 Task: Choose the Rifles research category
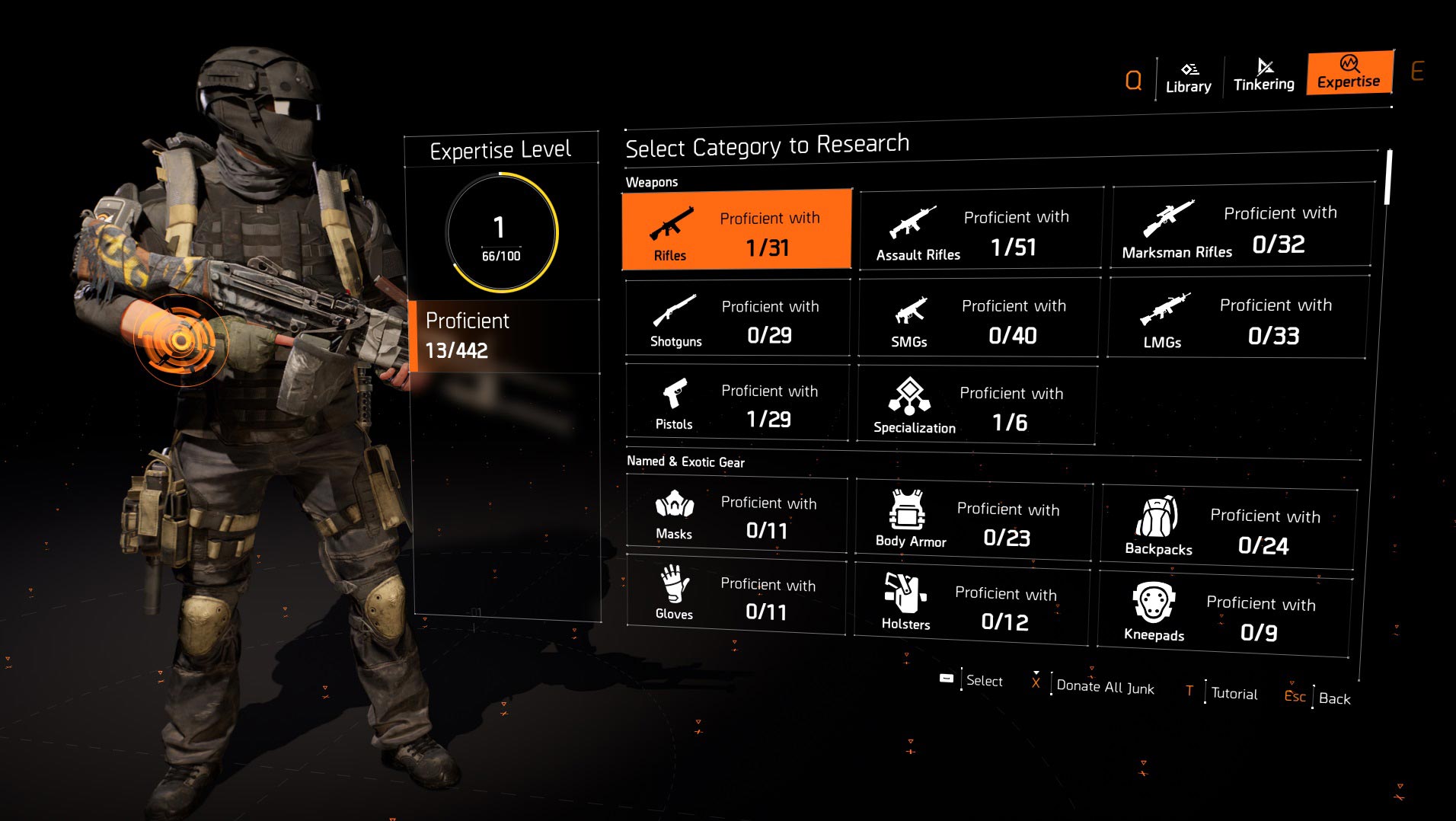(736, 230)
